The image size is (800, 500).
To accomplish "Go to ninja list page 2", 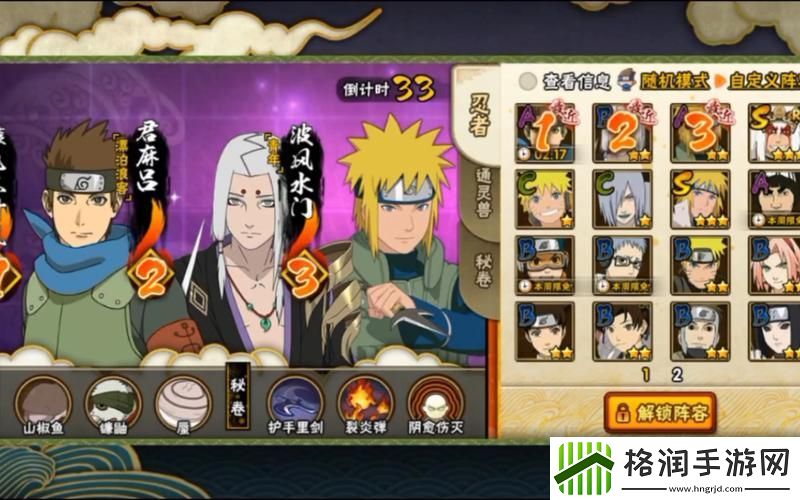I will pos(677,375).
